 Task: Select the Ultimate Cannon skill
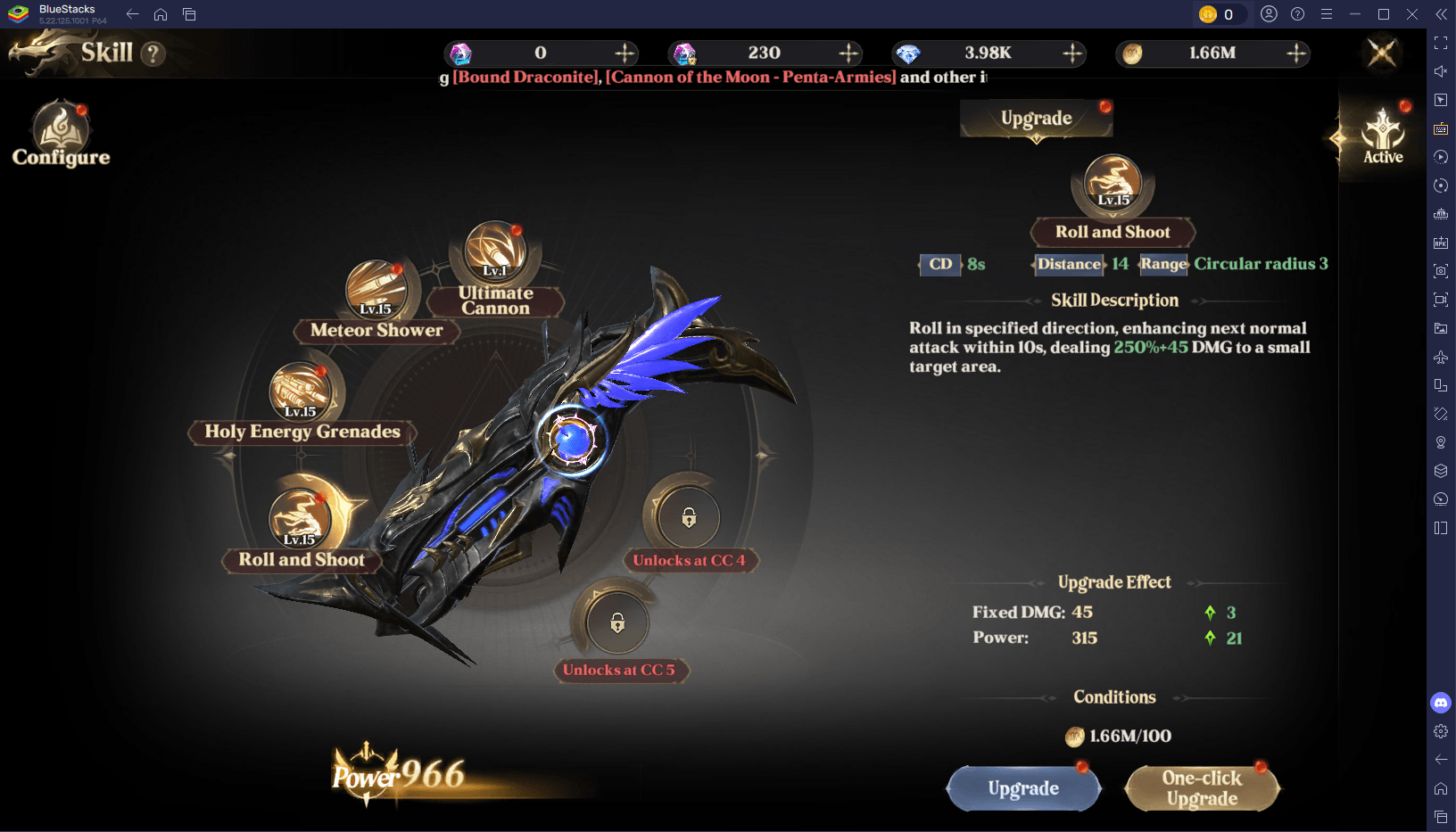point(495,256)
